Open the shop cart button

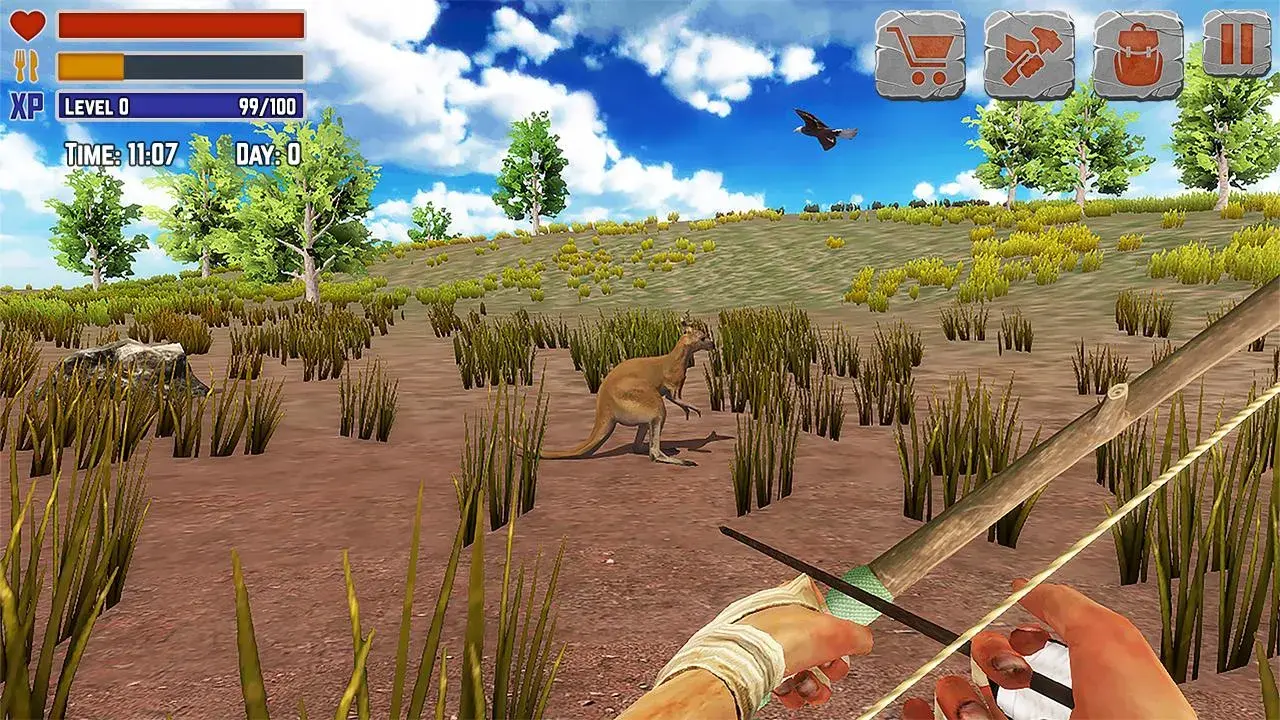(920, 55)
